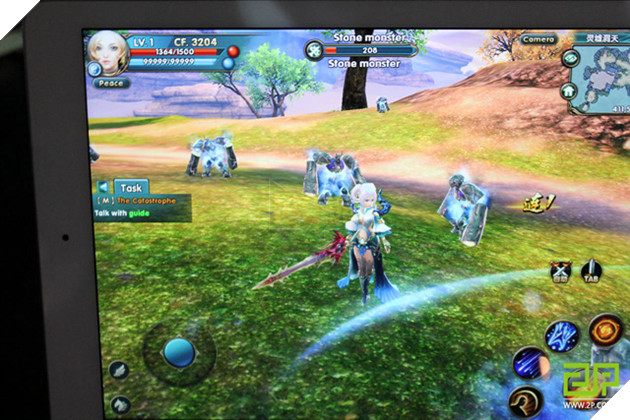Toggle the Peace combat mode button
Viewport: 630px width, 420px height.
110,83
